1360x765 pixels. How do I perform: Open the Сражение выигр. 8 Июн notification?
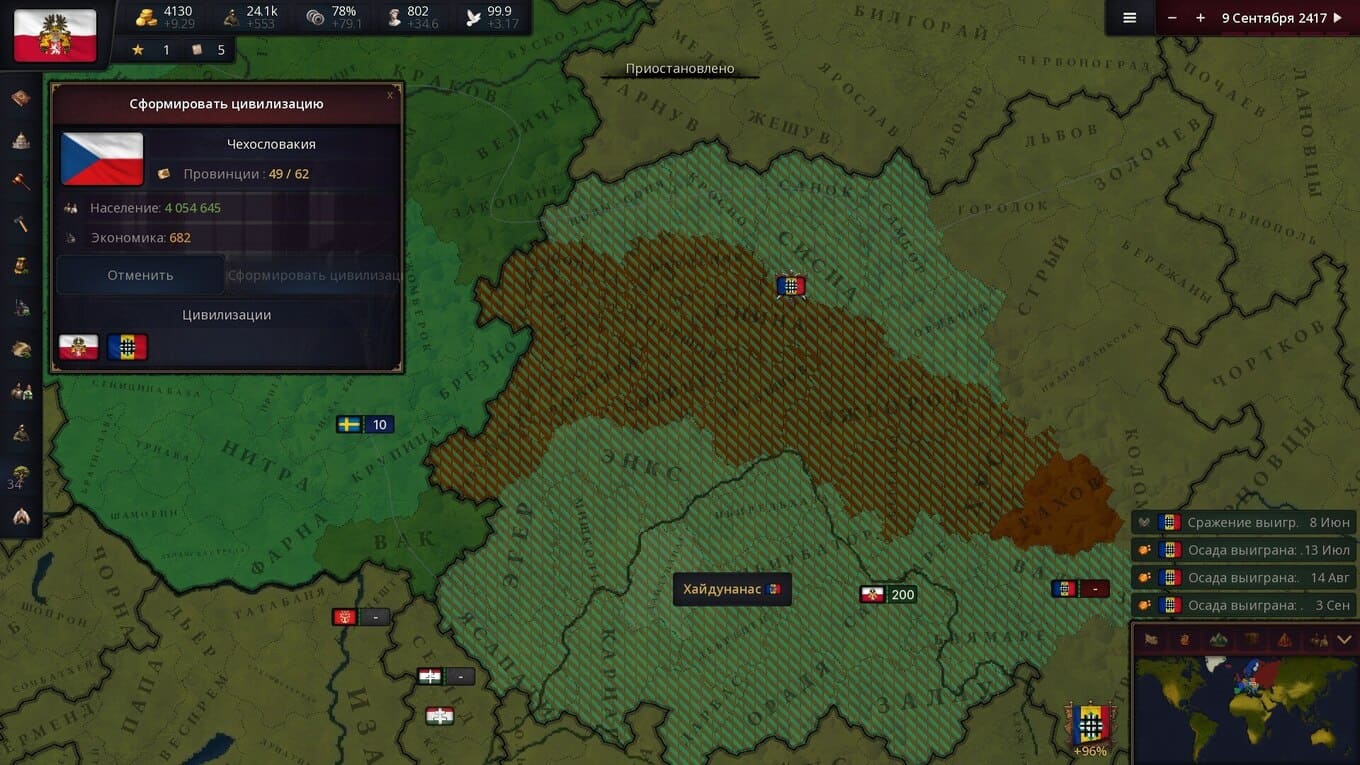coord(1244,522)
